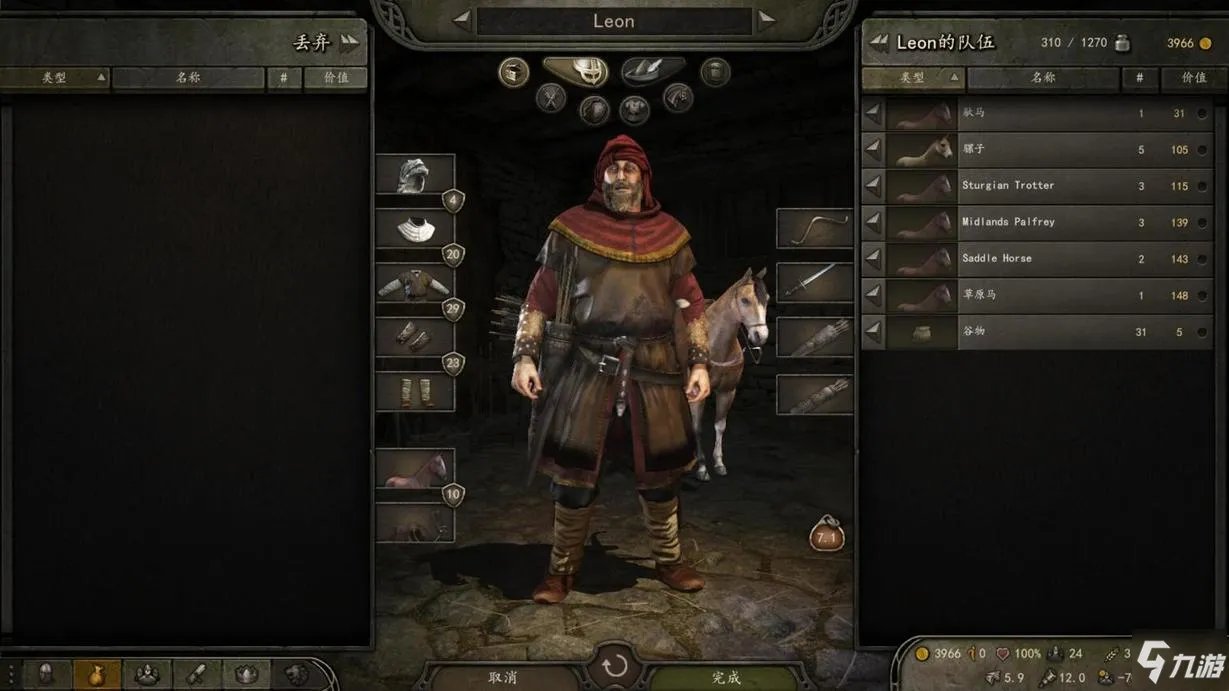The width and height of the screenshot is (1229, 691).
Task: Filter items by shield icon
Action: [594, 108]
